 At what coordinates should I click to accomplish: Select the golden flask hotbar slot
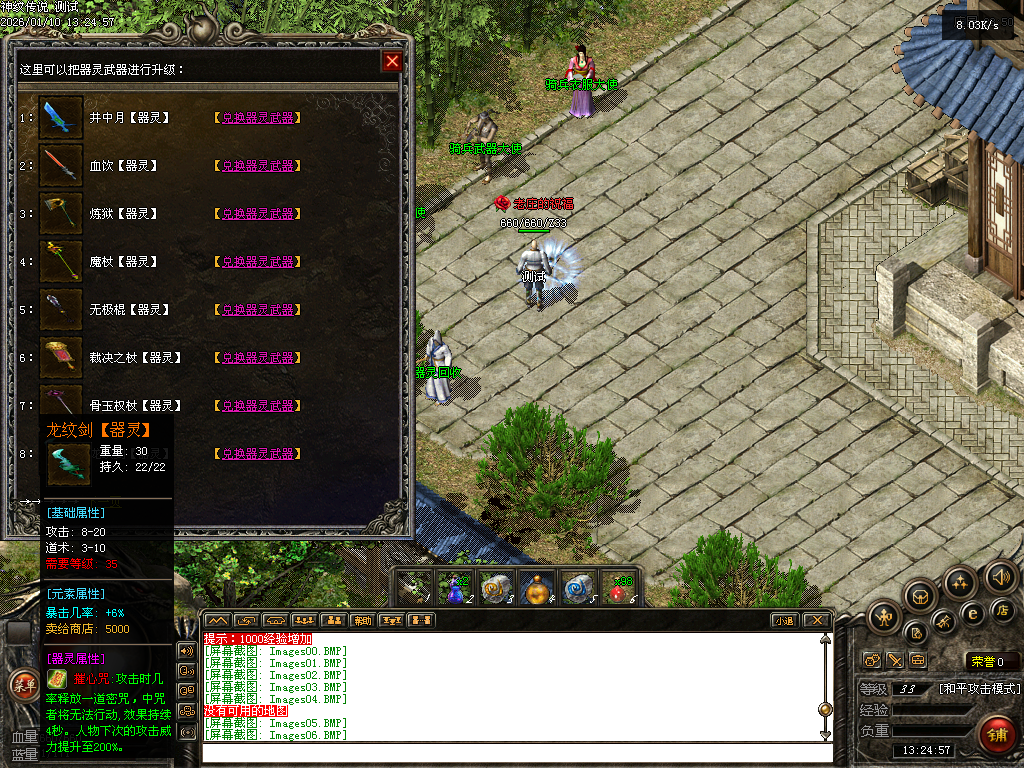(538, 589)
